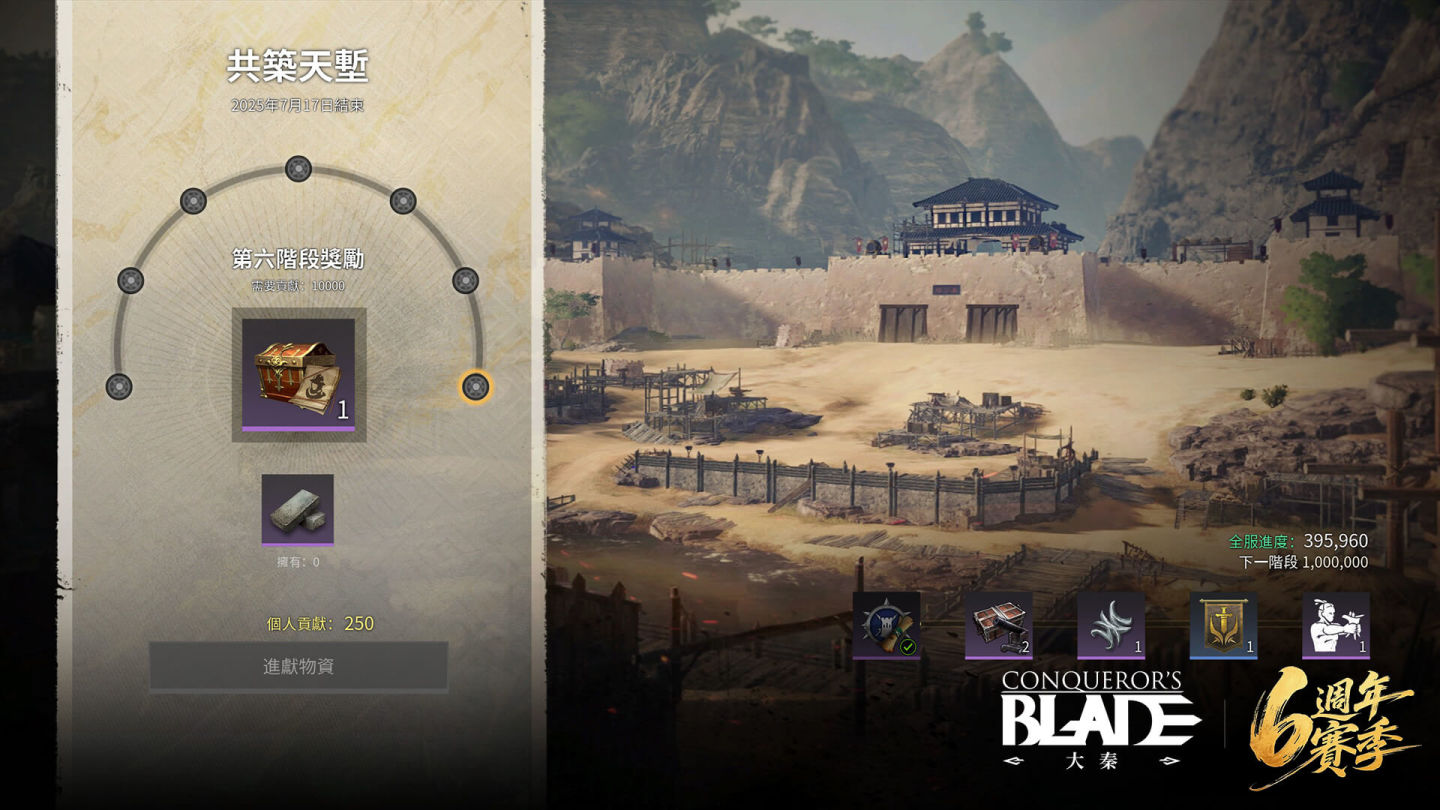Select the topmost node on the stage arc
The height and width of the screenshot is (810, 1440).
coord(298,169)
